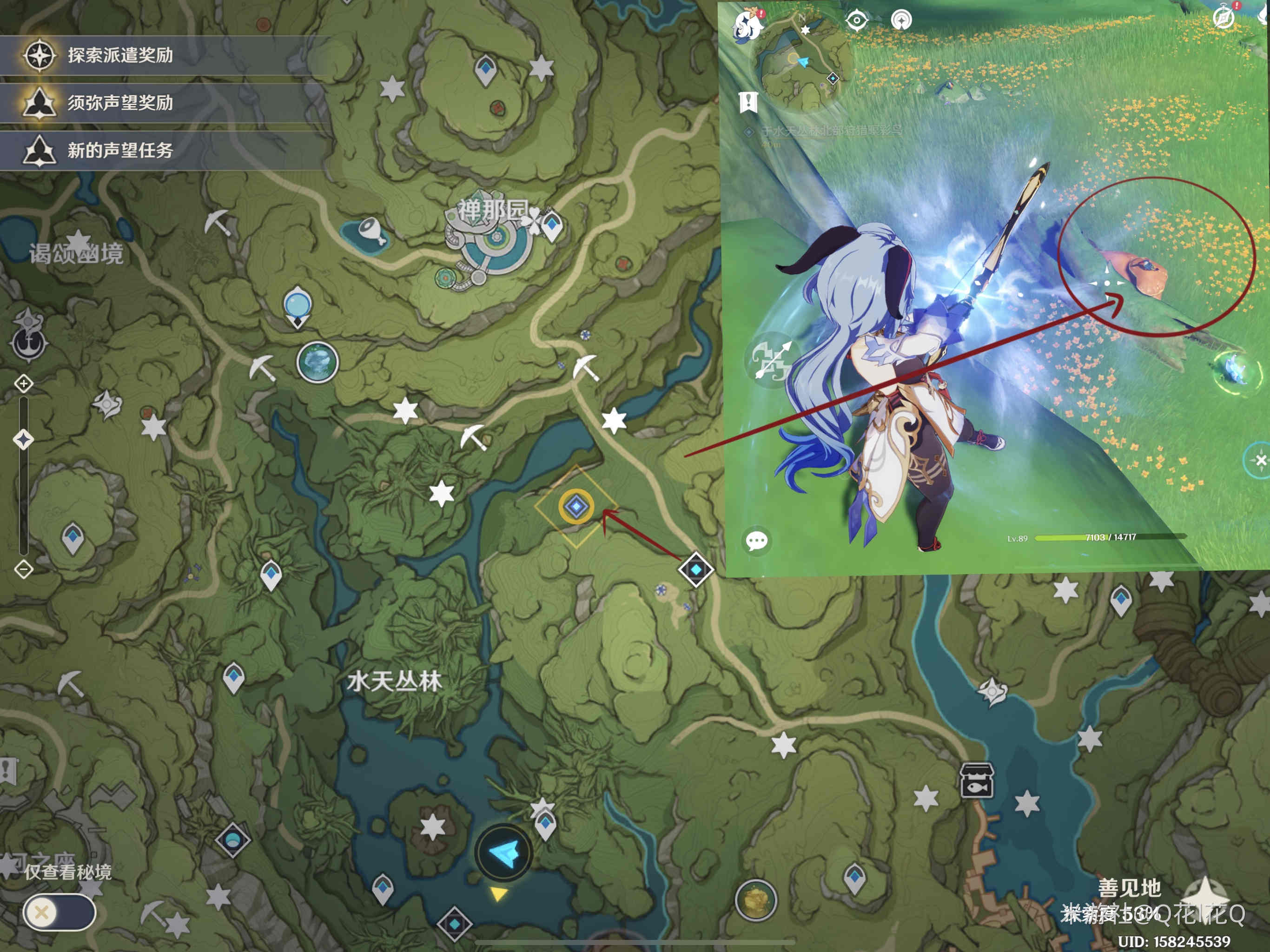Open the 新的声望任务 notification entry
The height and width of the screenshot is (952, 1270).
click(x=120, y=151)
